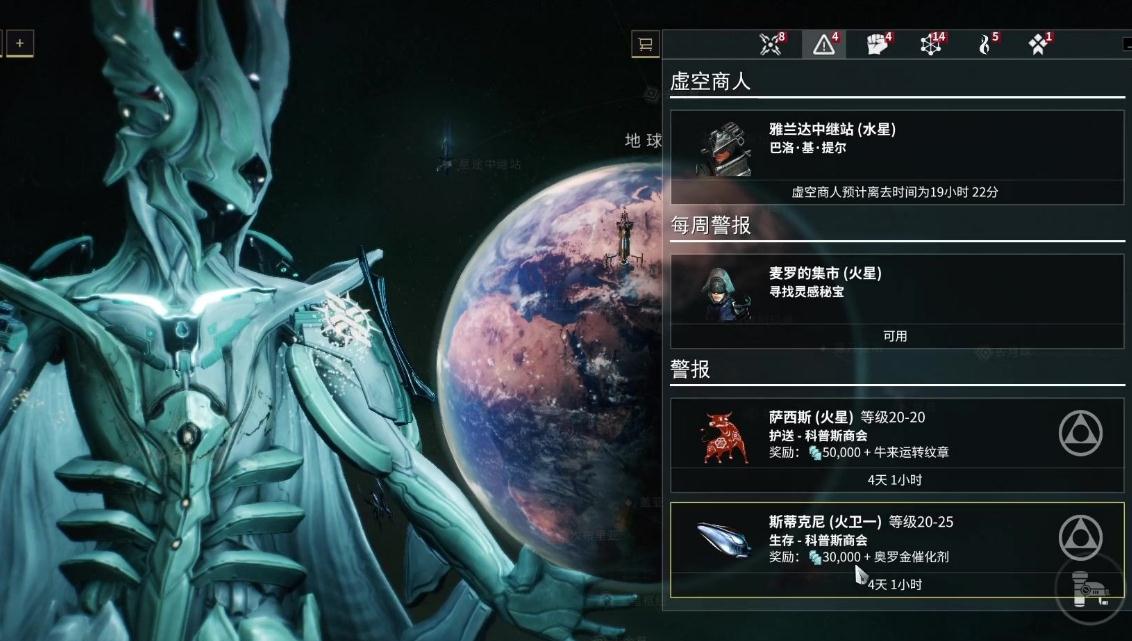Open the diamond emblem tab with 1 notification

coord(1039,44)
